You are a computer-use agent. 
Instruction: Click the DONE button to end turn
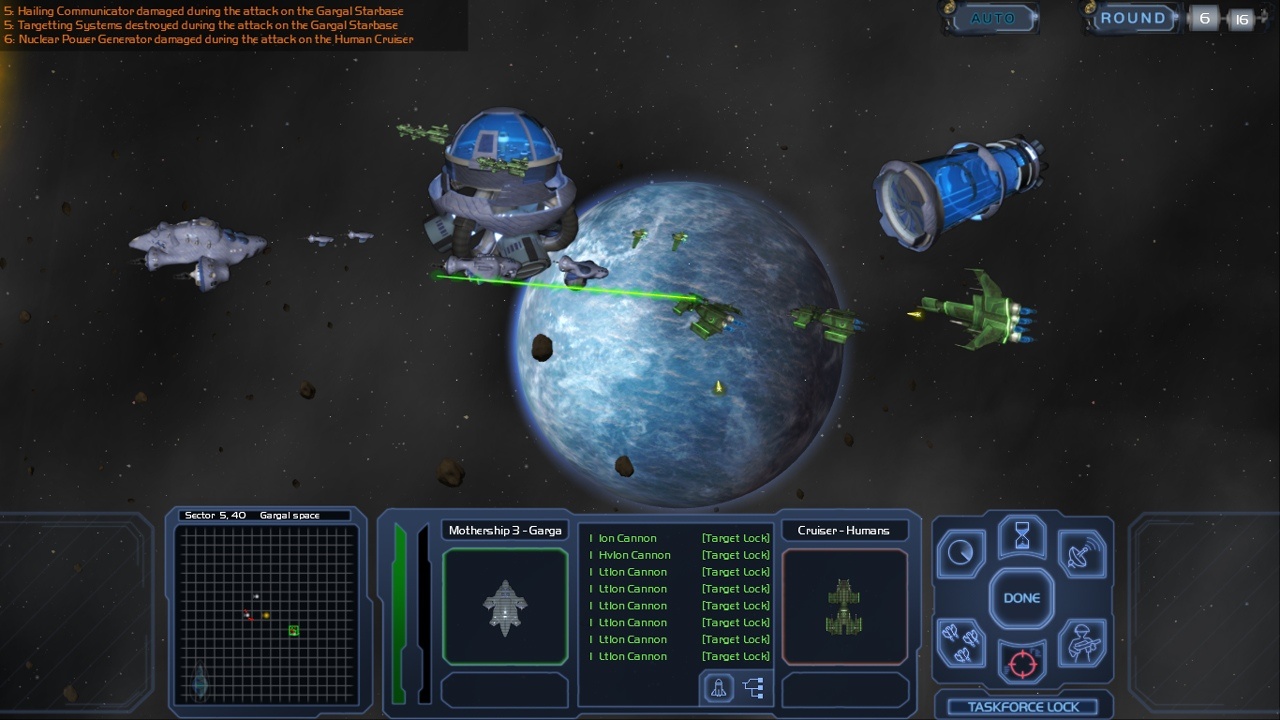(1022, 598)
